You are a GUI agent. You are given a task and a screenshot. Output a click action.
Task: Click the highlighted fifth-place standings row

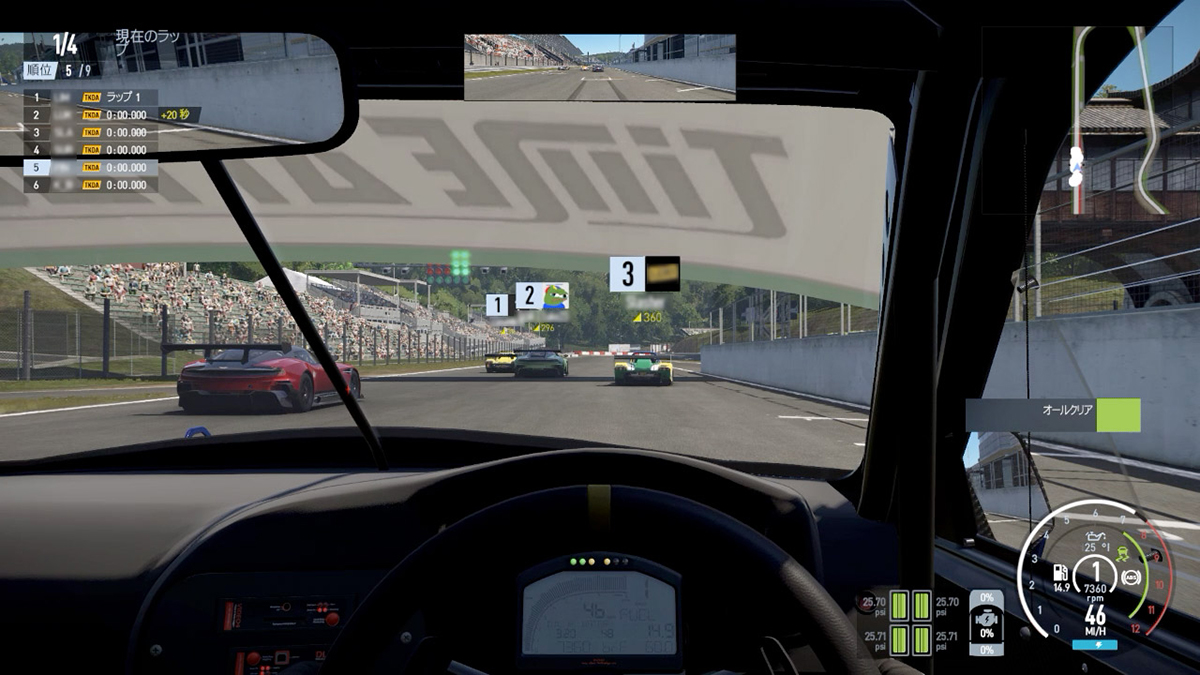[x=90, y=167]
